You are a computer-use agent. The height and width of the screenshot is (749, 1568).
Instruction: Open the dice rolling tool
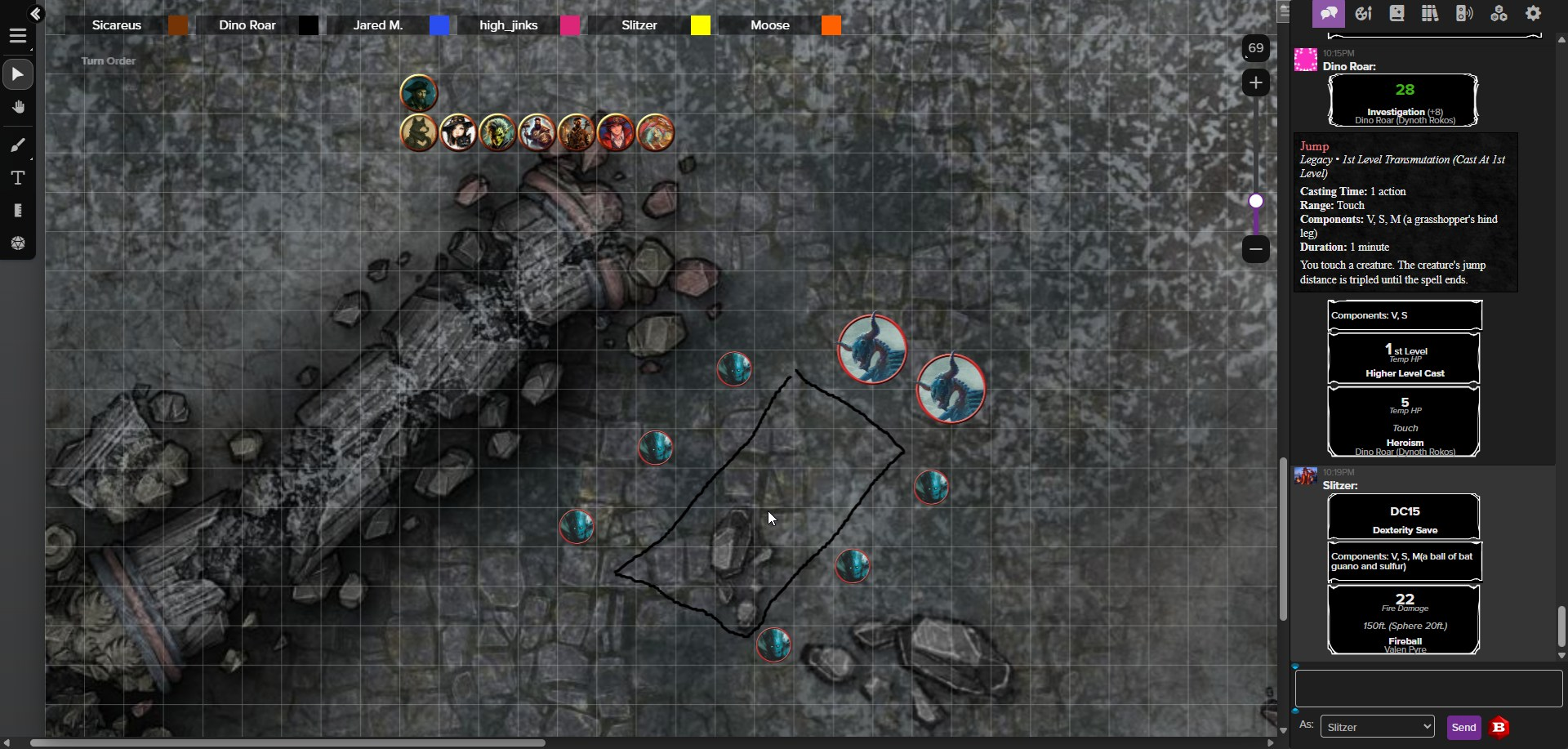(x=18, y=243)
